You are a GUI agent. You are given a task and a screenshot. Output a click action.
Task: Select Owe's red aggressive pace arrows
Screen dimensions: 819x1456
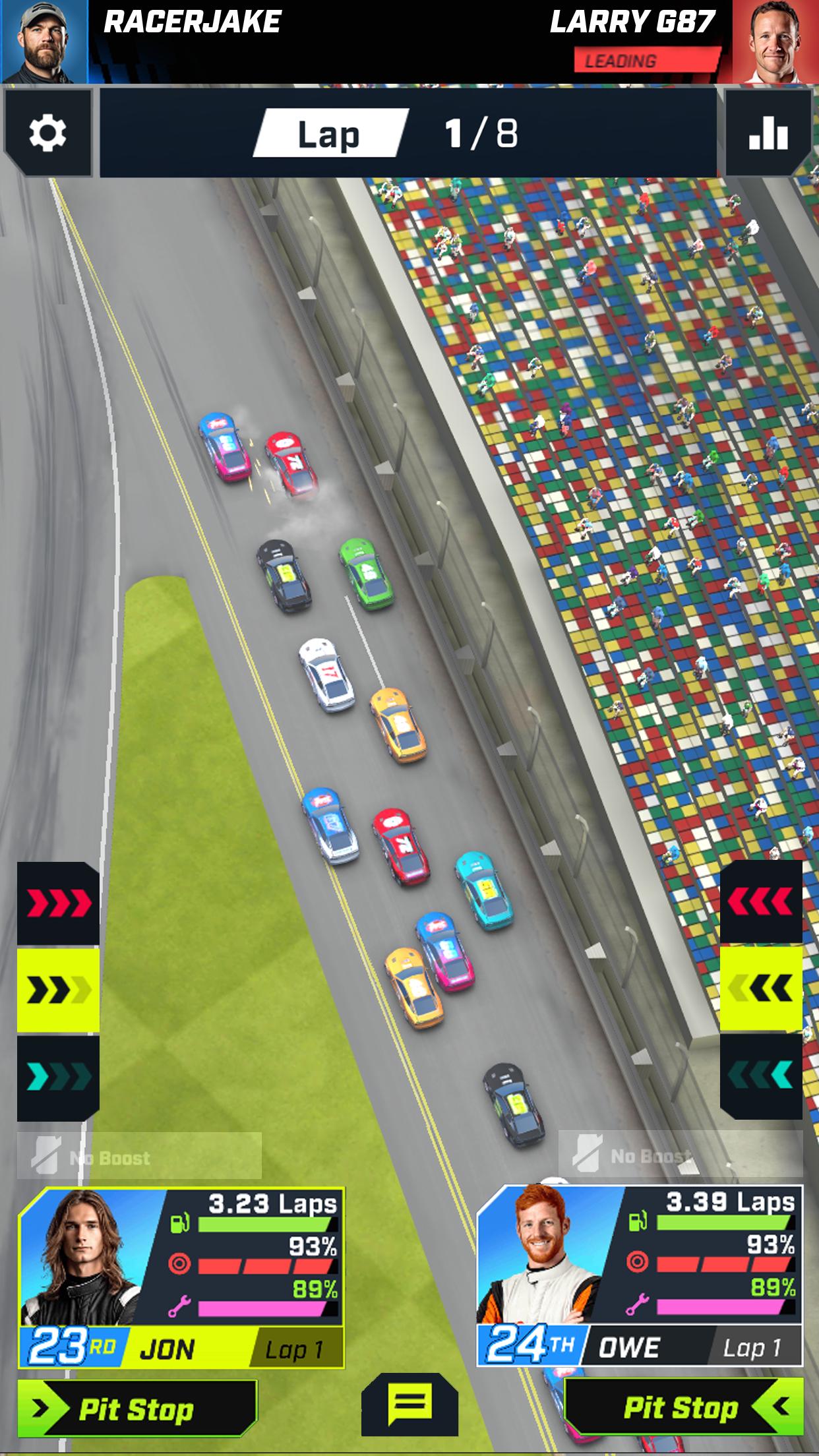click(x=761, y=903)
